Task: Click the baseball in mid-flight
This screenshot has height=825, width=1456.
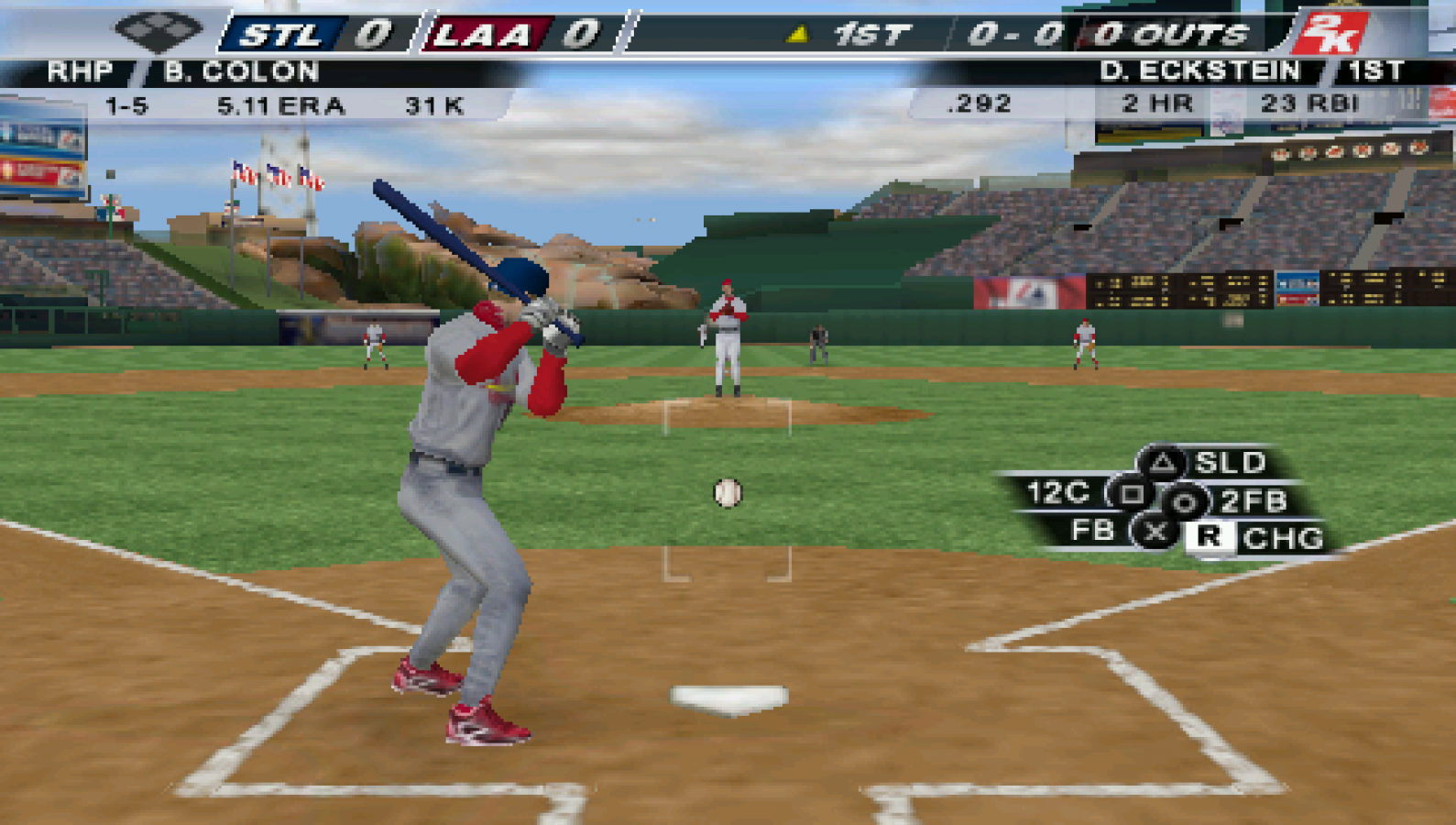Action: pyautogui.click(x=728, y=490)
